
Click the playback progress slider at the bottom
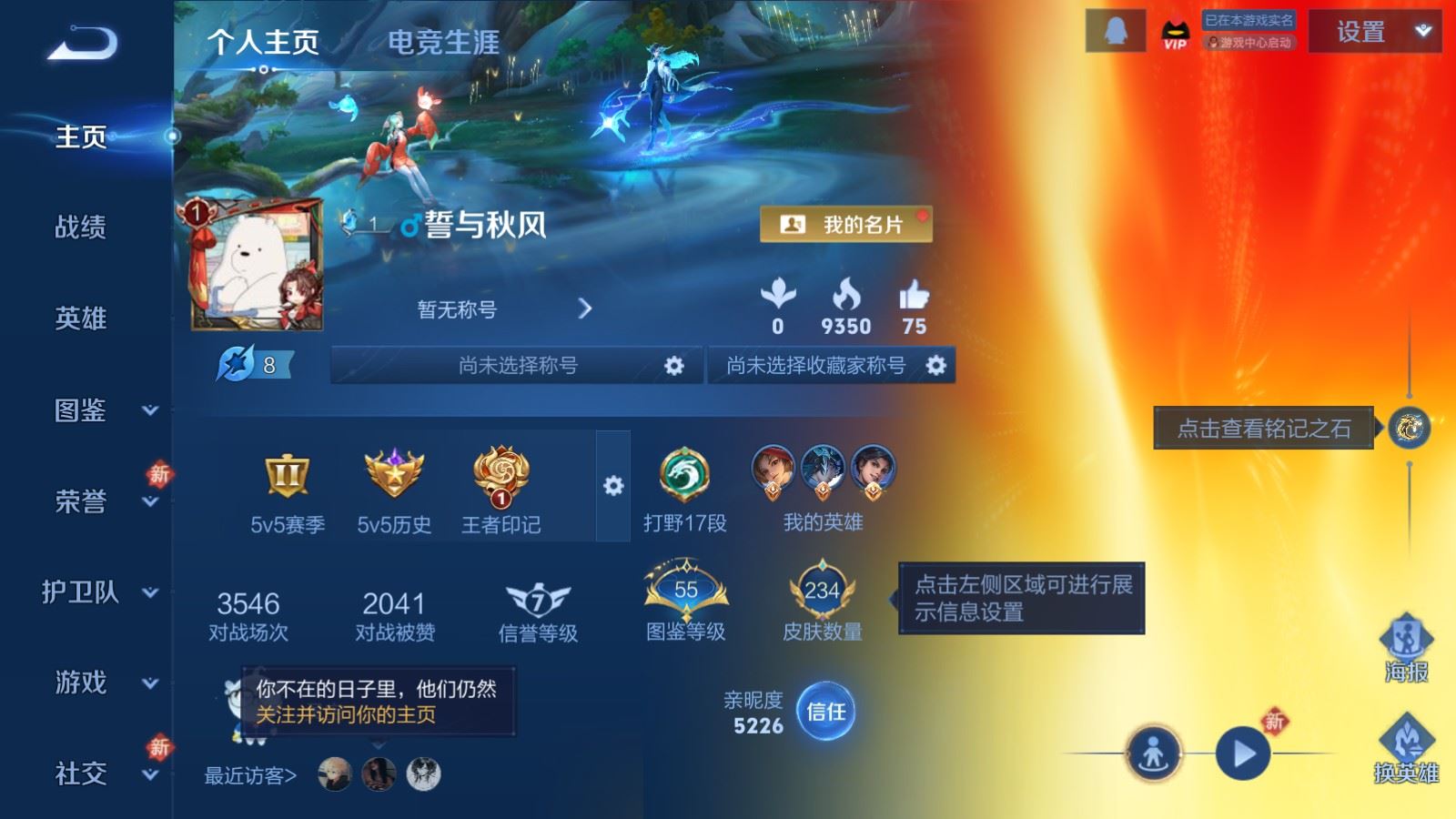coord(1110,755)
